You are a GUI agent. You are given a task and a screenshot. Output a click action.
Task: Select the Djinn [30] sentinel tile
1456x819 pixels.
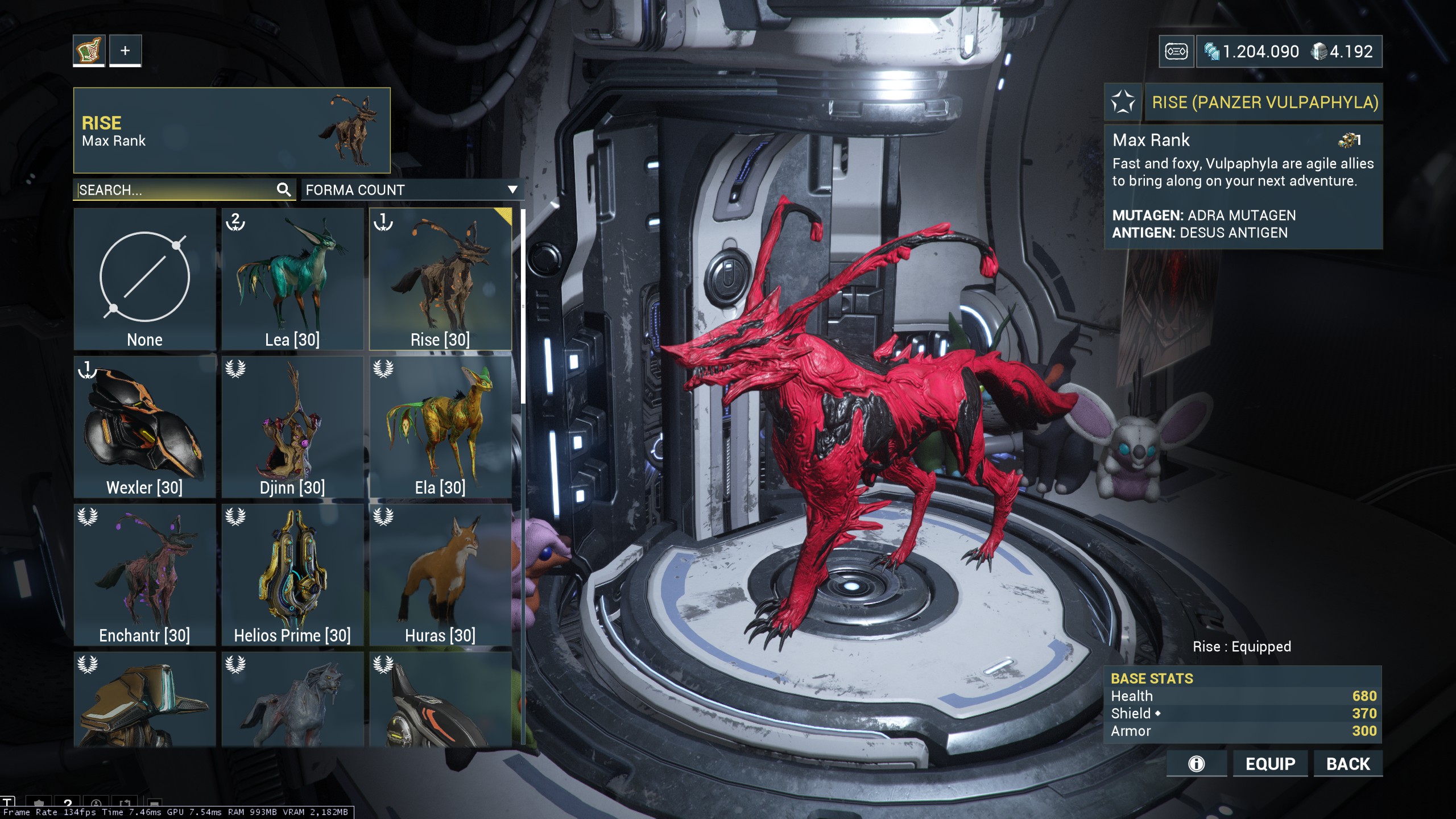pos(292,427)
